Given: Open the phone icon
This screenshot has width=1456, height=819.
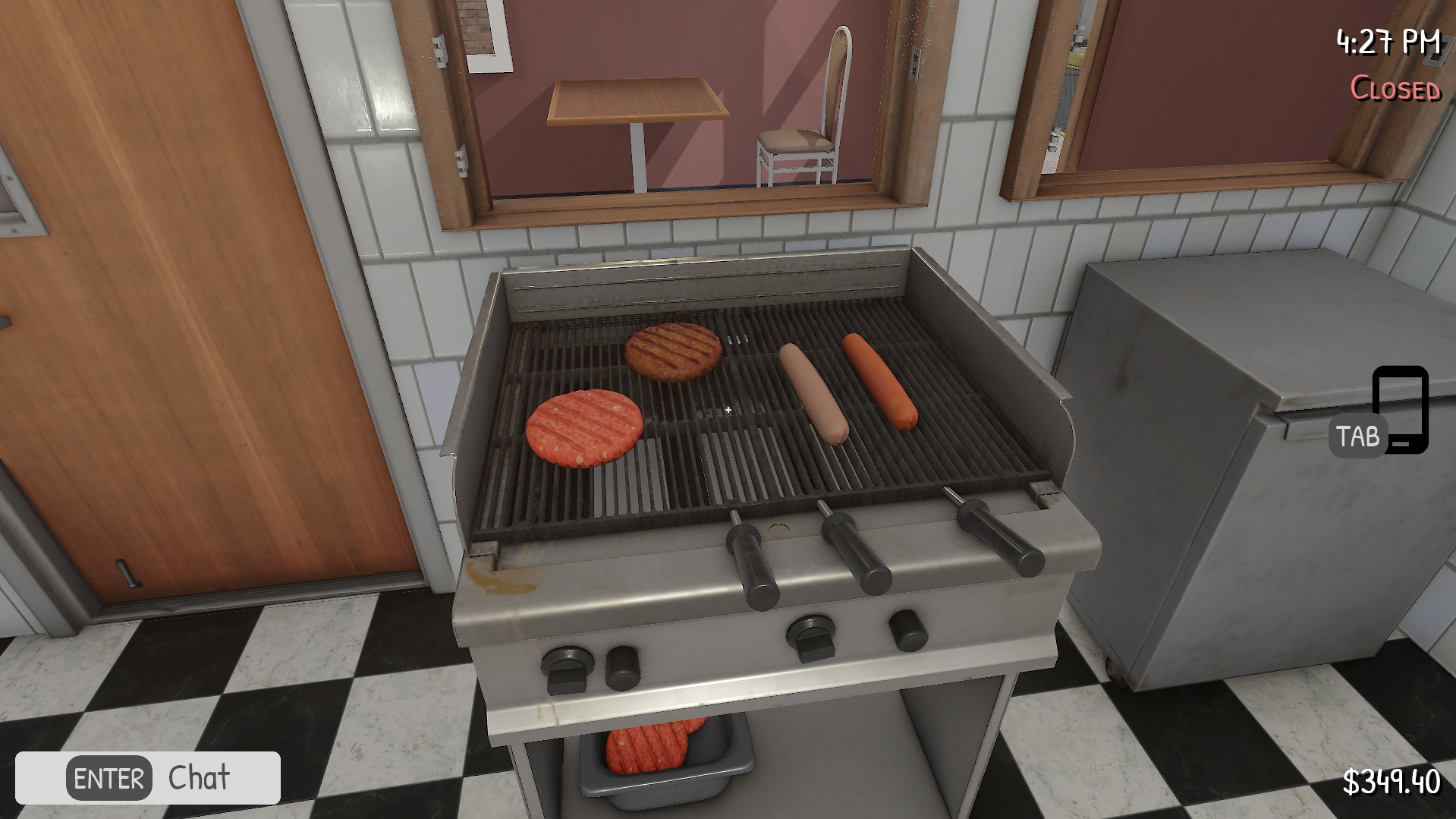Looking at the screenshot, I should (x=1400, y=410).
